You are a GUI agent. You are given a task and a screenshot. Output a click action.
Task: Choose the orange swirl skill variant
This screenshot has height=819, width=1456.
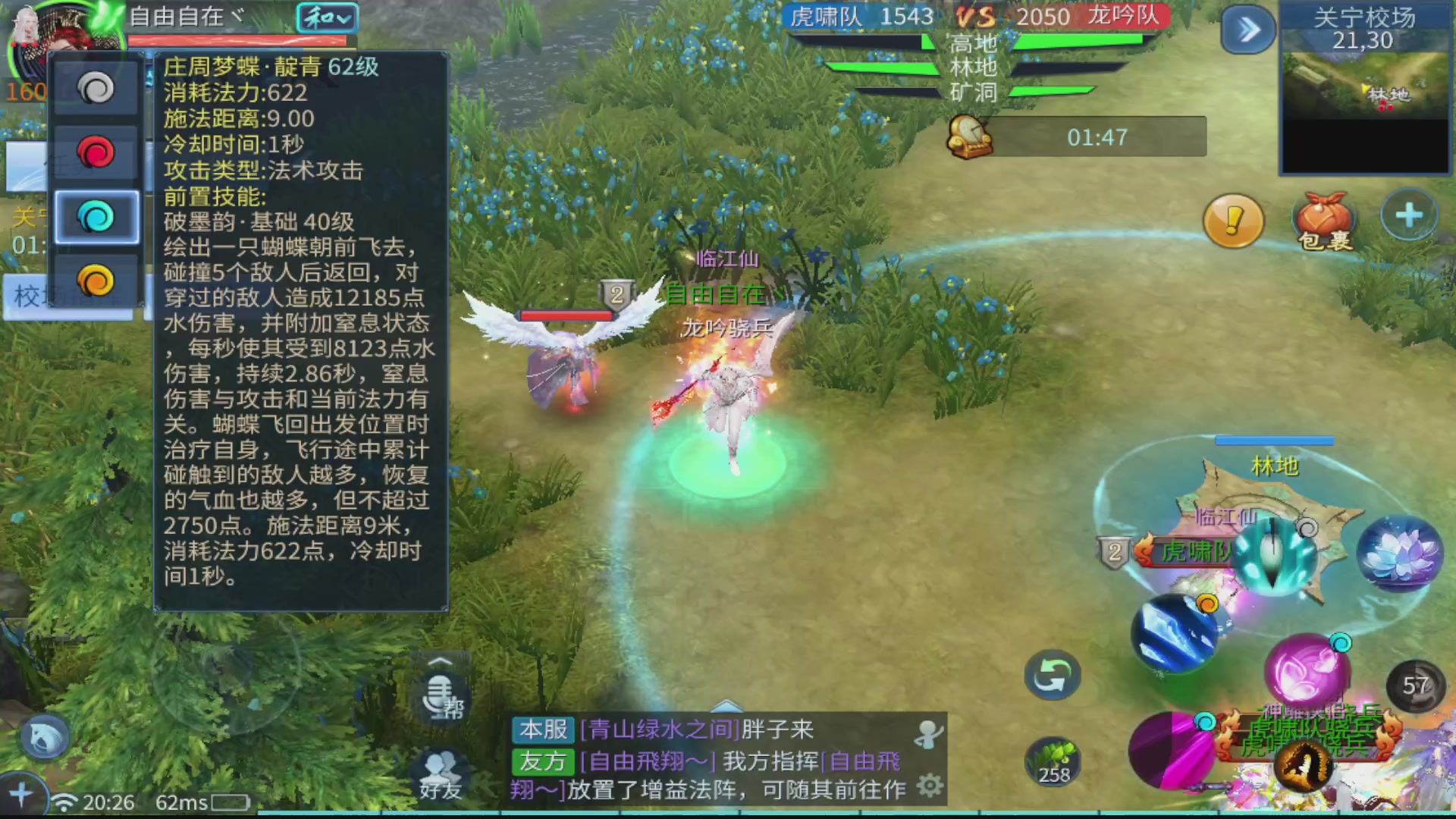96,281
